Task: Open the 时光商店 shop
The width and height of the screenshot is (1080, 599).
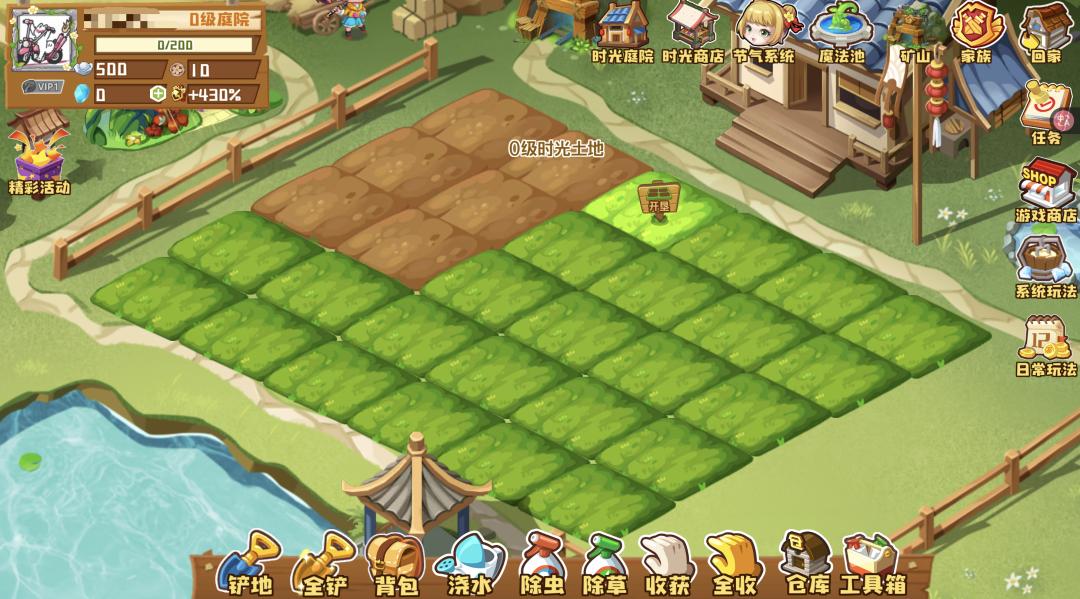Action: (x=693, y=32)
